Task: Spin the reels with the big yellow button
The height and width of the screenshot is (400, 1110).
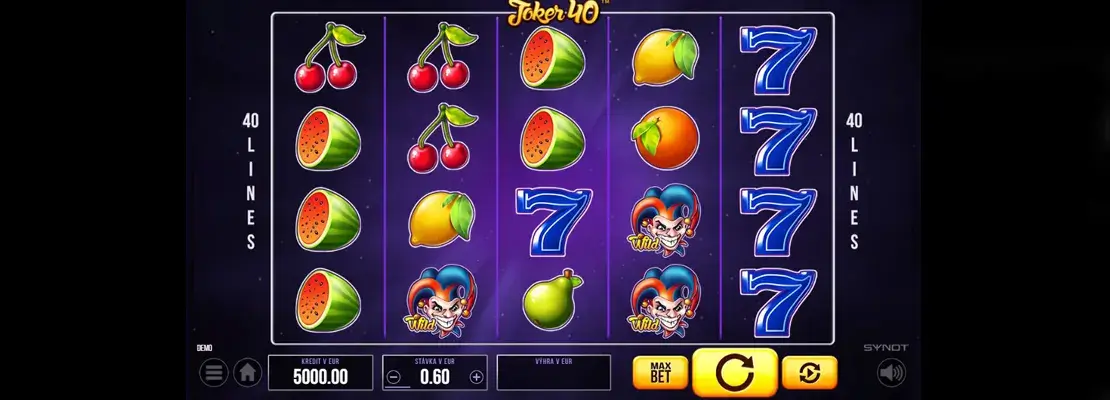Action: tap(735, 373)
